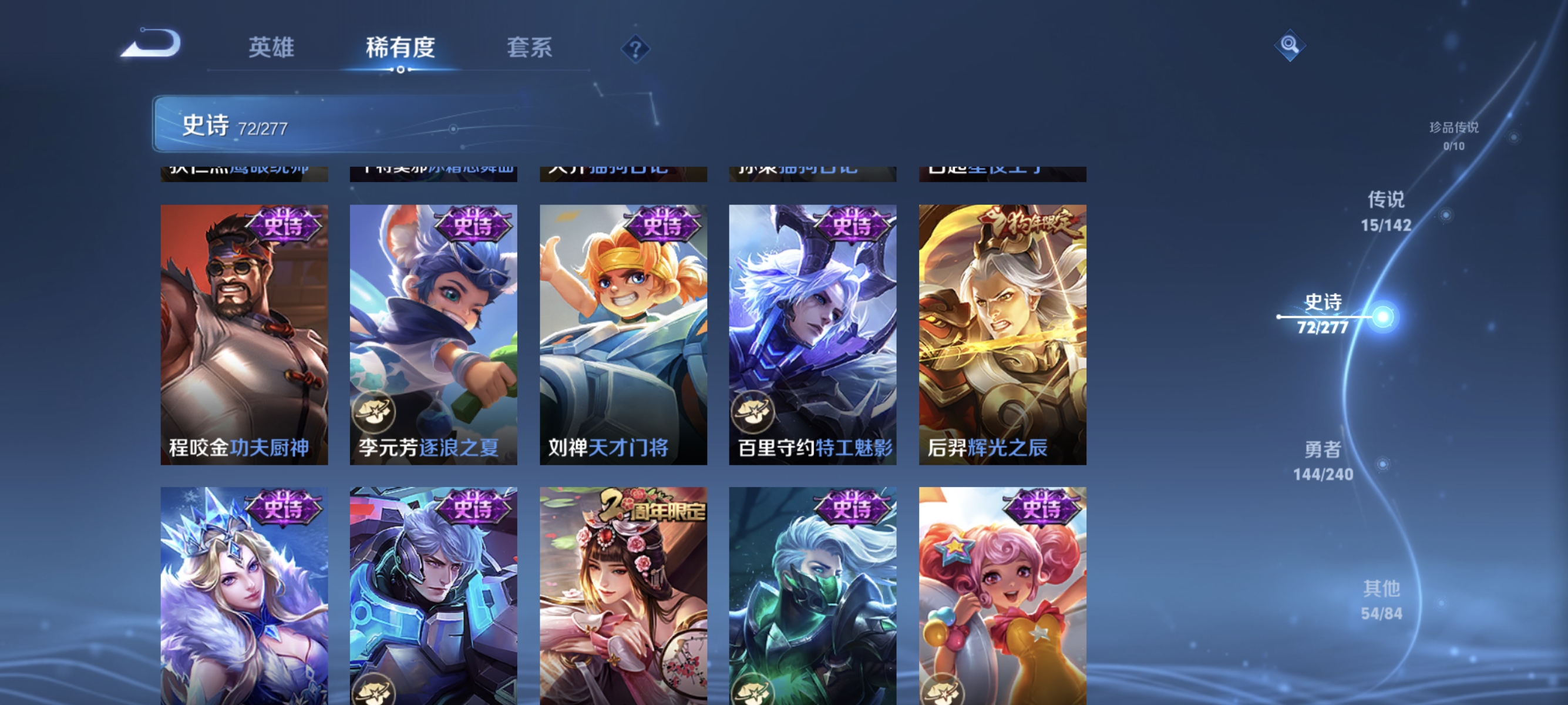Open the skin search magnifier
This screenshot has height=705, width=1568.
click(x=1290, y=45)
